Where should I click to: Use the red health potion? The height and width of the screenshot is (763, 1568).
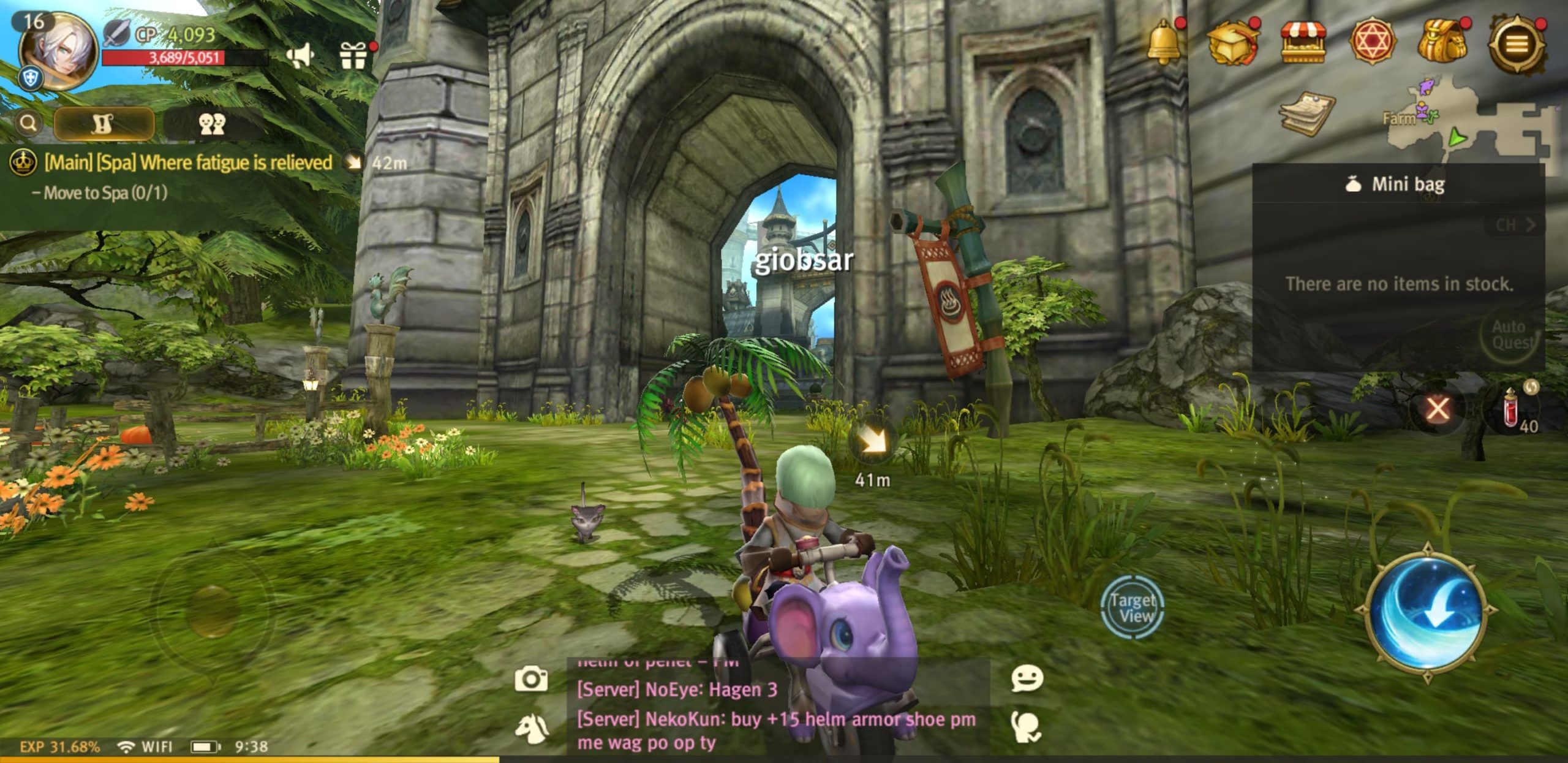(x=1511, y=409)
